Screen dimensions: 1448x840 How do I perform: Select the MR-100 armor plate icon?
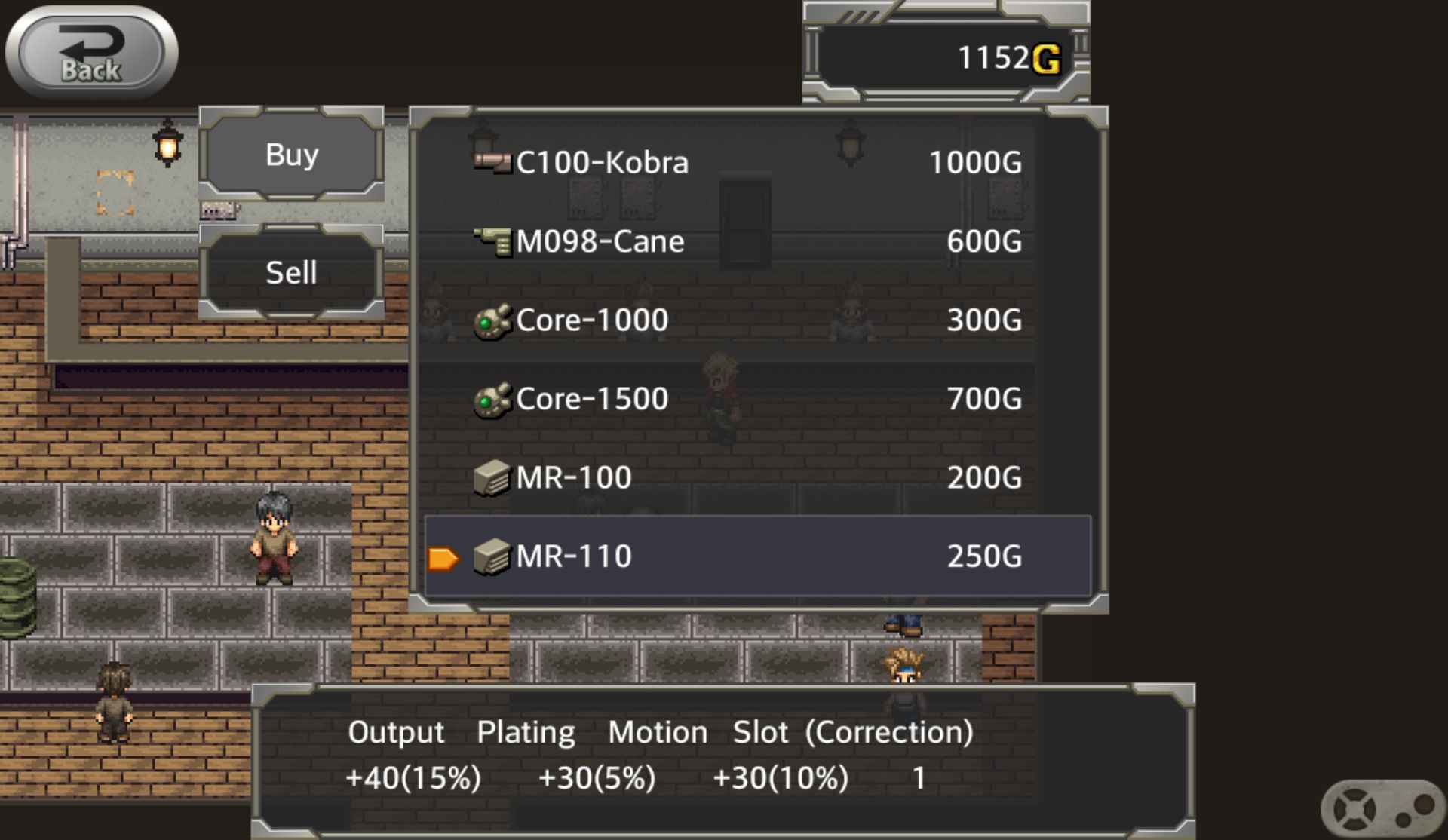[x=490, y=477]
